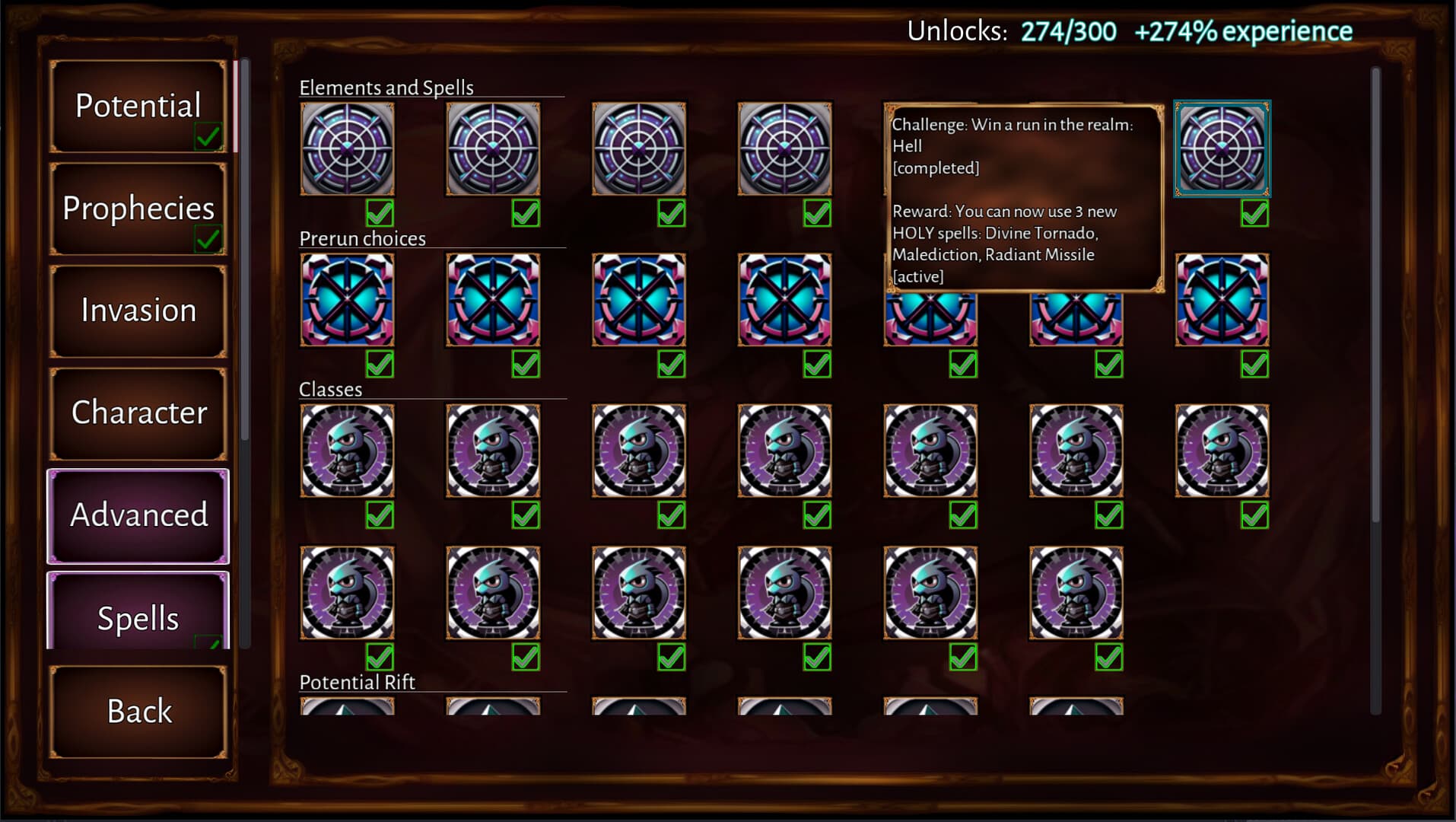Select the fourth Elements and Spells unlock icon
This screenshot has height=822, width=1456.
[784, 148]
